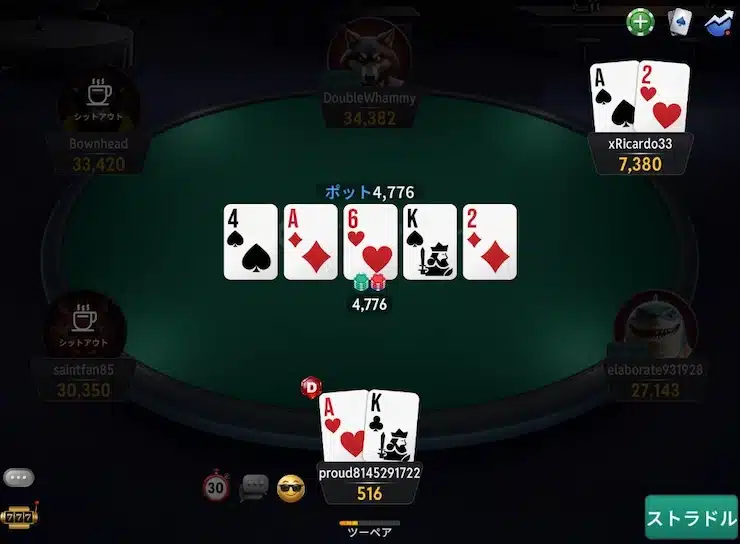Select DoubleWhammy's wolf avatar
This screenshot has width=740, height=544.
[x=369, y=55]
